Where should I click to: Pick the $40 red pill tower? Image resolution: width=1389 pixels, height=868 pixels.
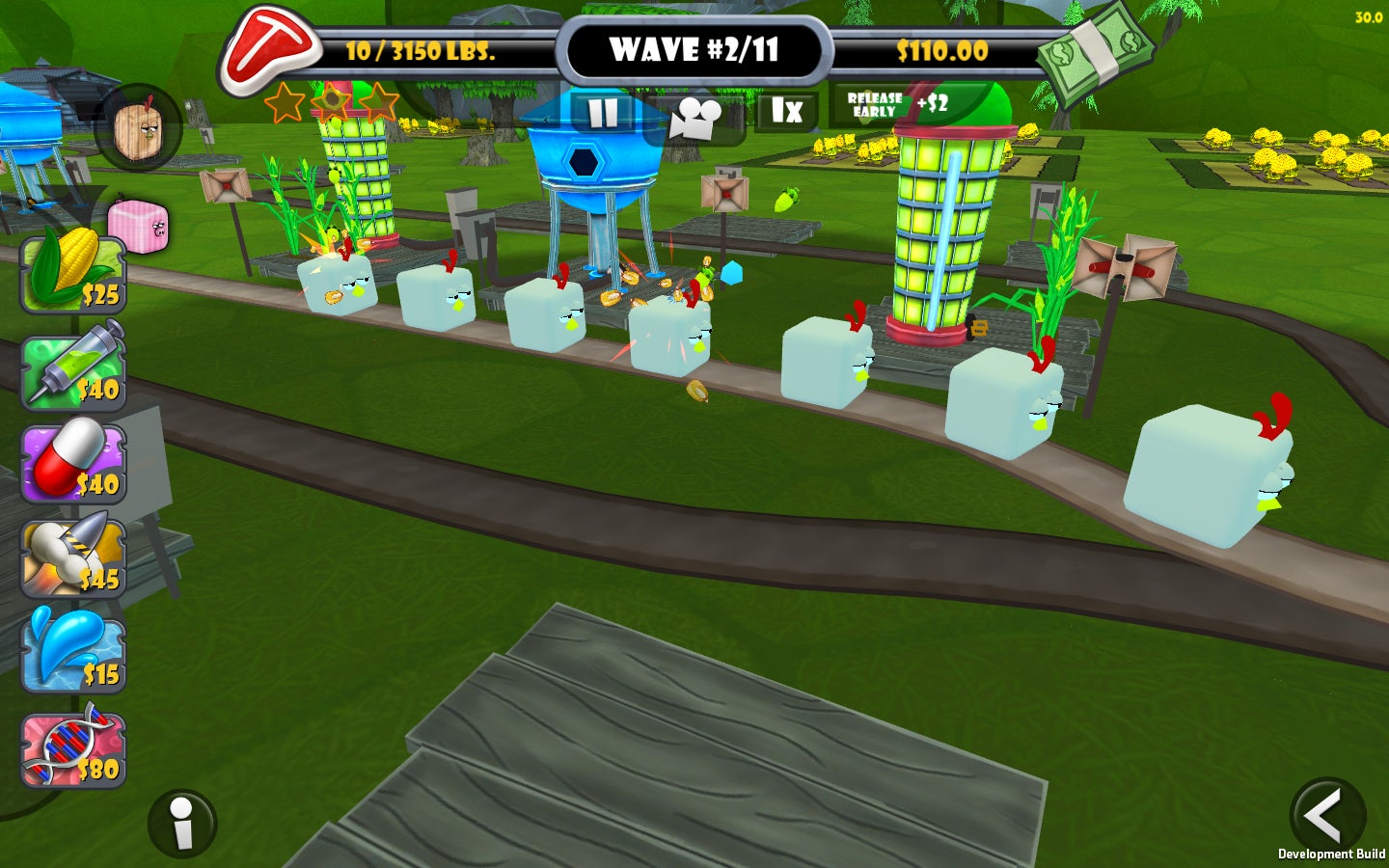click(73, 464)
